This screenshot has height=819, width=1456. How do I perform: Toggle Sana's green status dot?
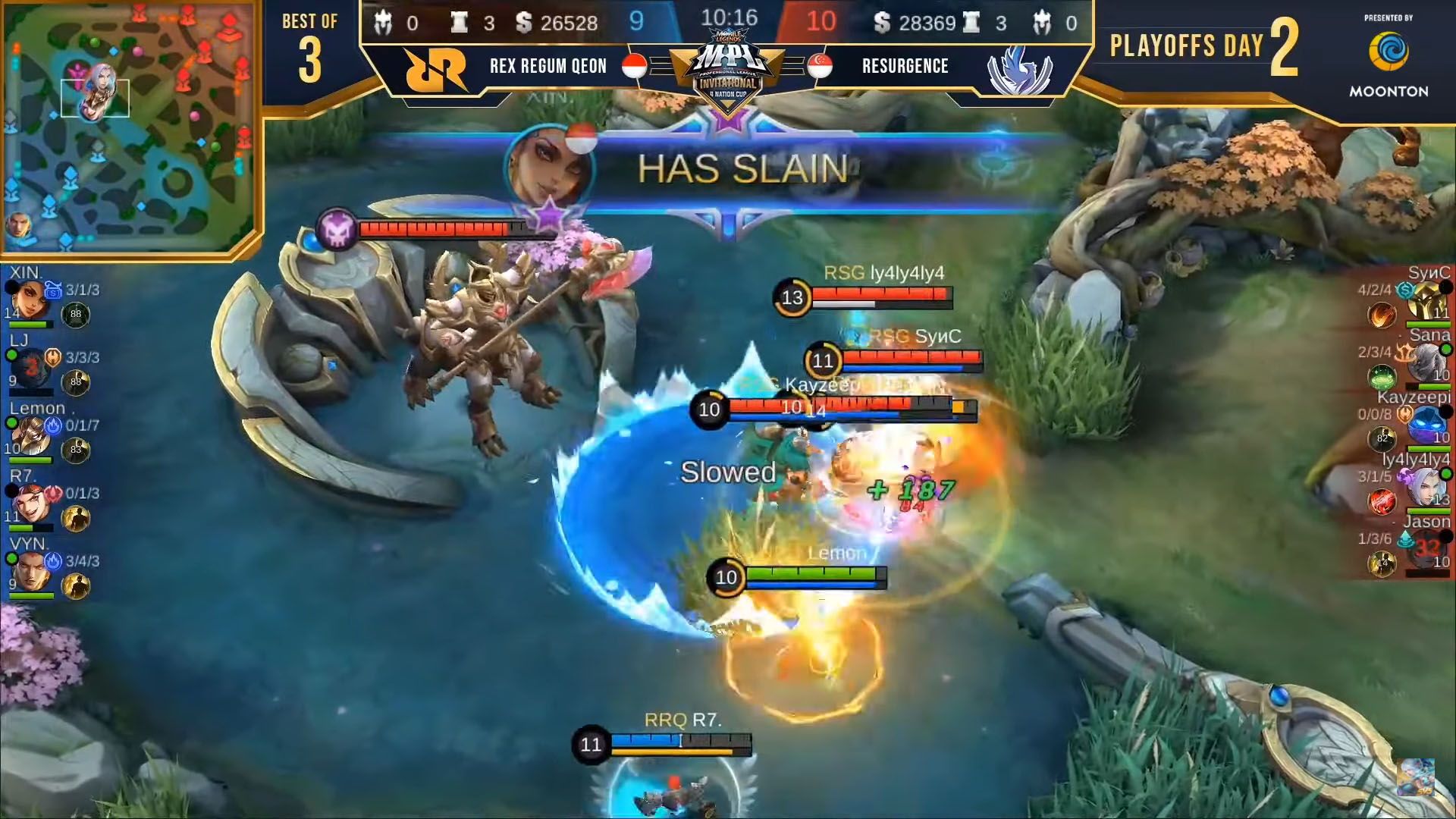[1445, 350]
